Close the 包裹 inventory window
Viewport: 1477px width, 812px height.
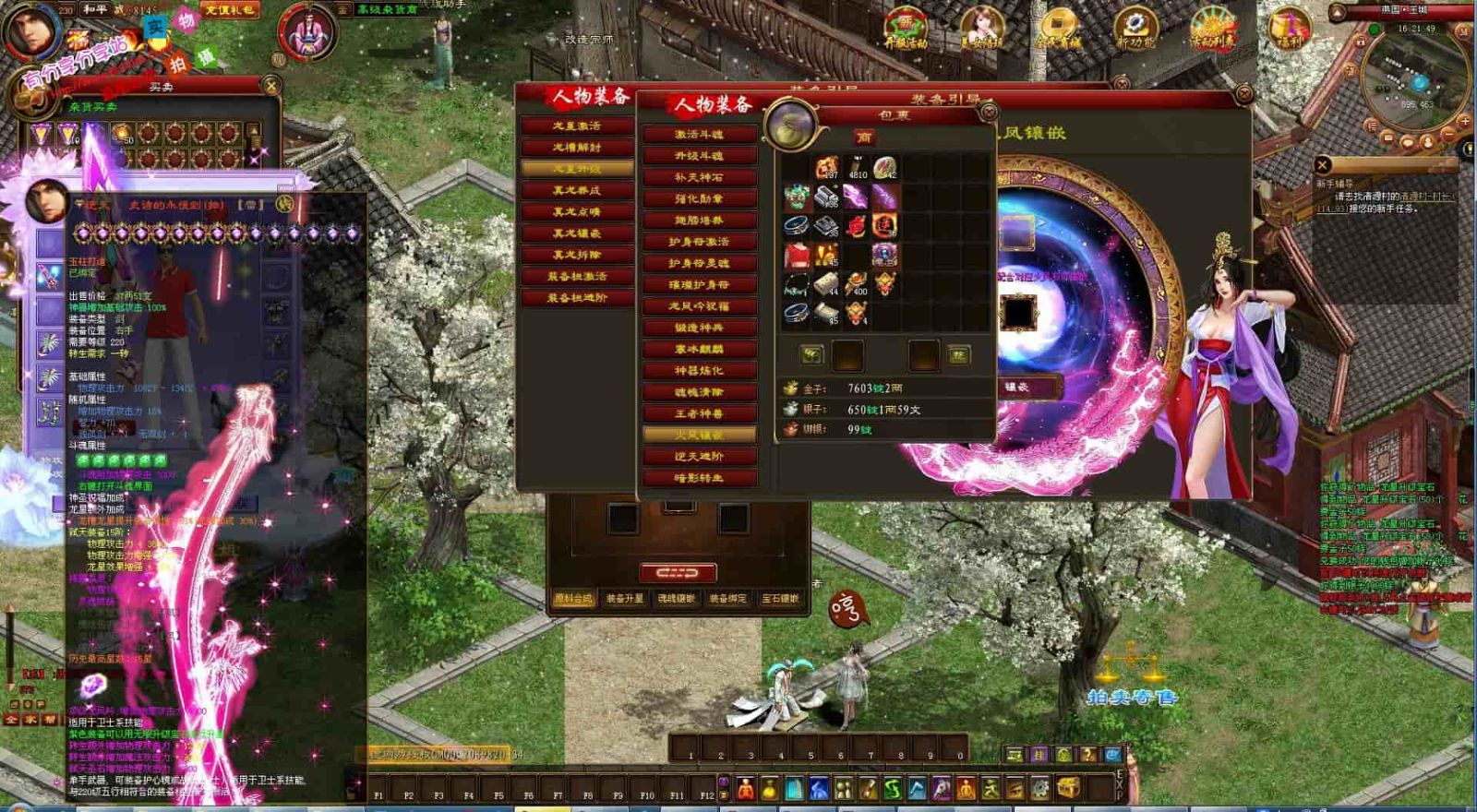(x=988, y=113)
